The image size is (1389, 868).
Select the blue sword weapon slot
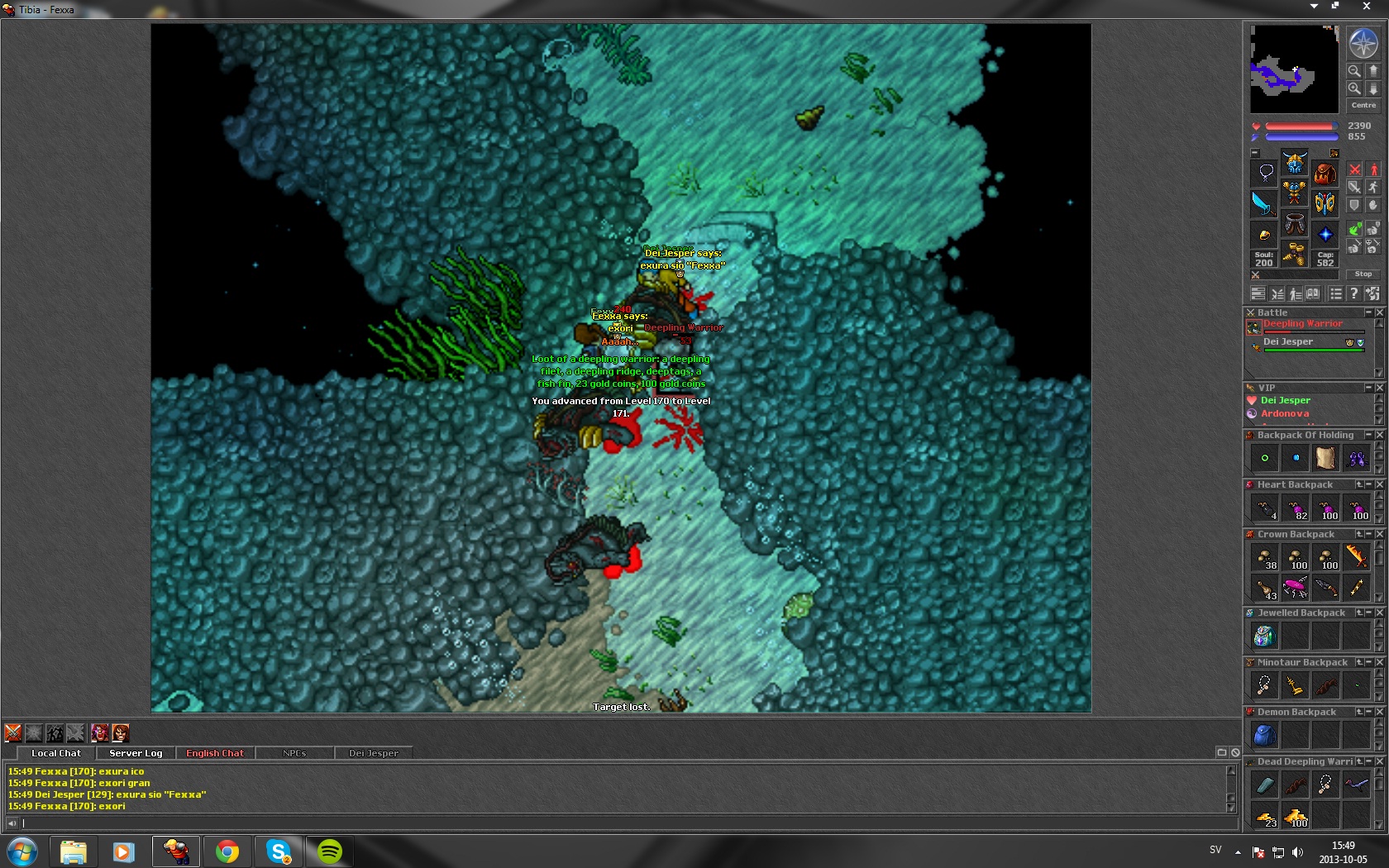[x=1264, y=203]
